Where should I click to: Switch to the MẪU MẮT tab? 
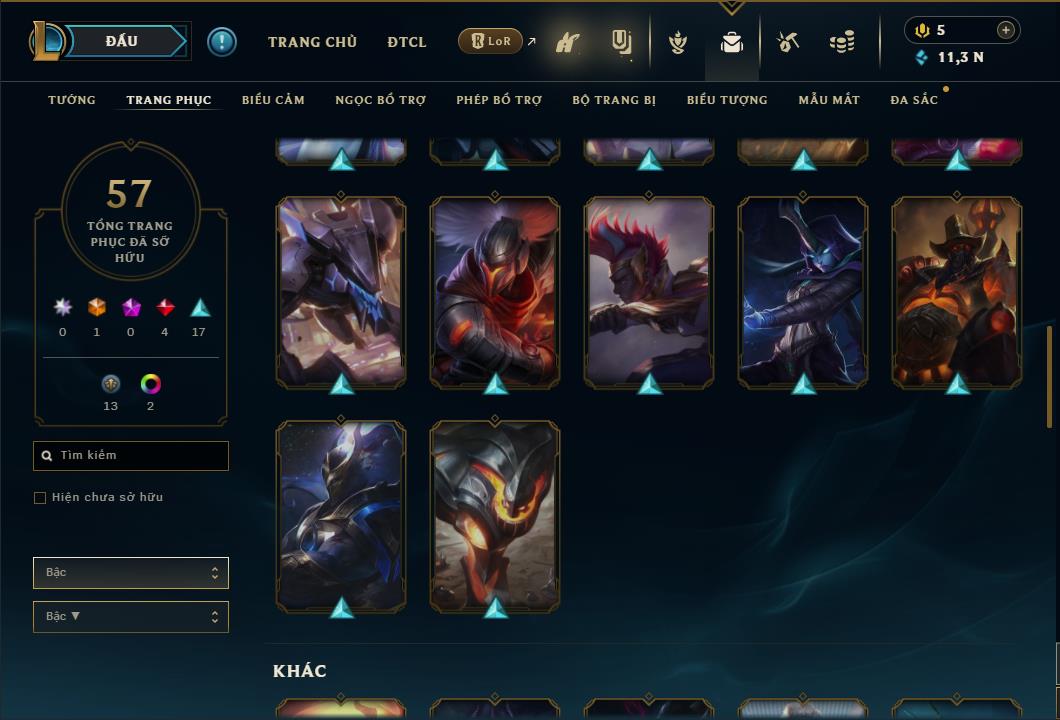tap(829, 100)
